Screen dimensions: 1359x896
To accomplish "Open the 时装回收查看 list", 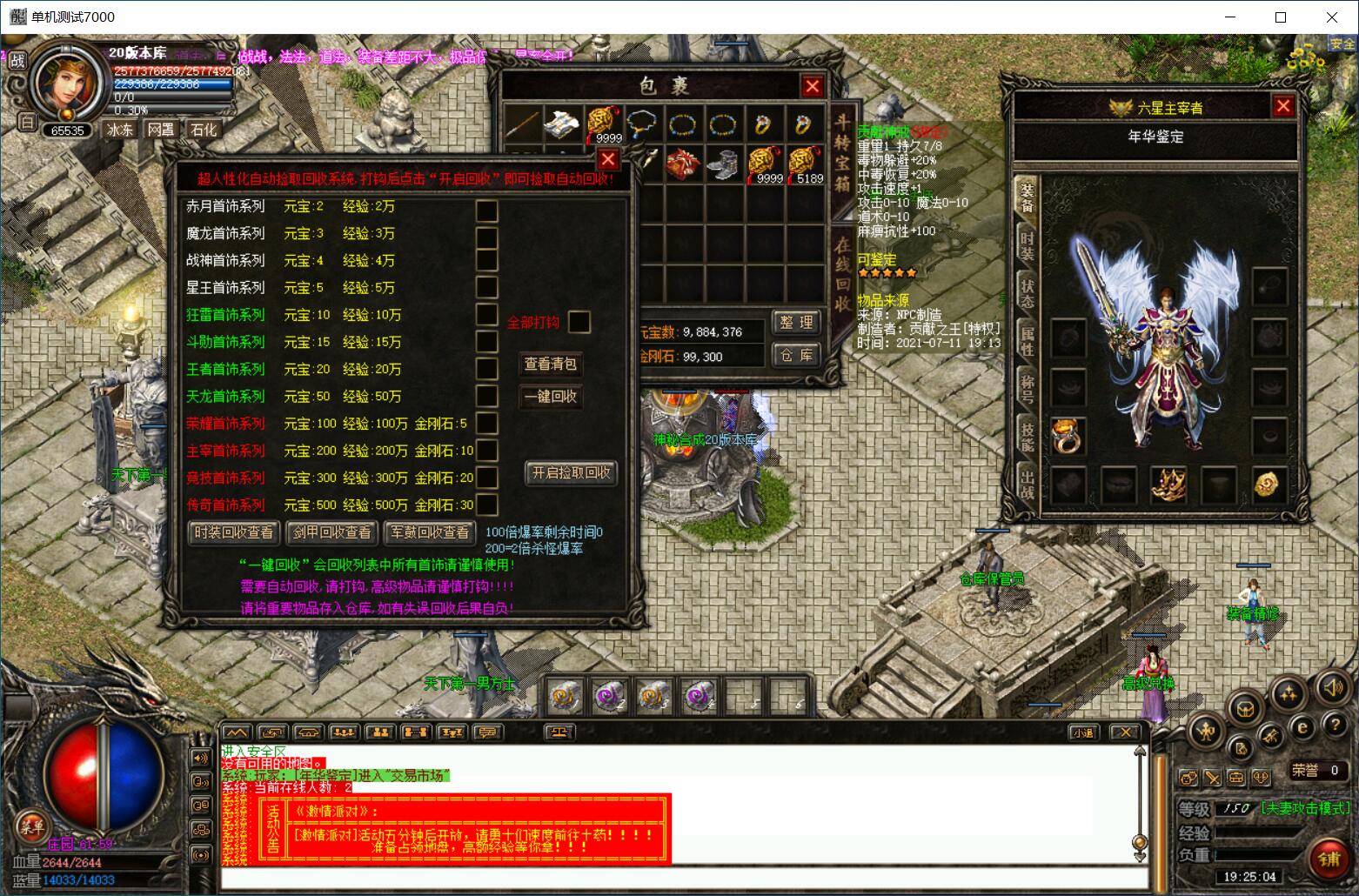I will point(234,532).
